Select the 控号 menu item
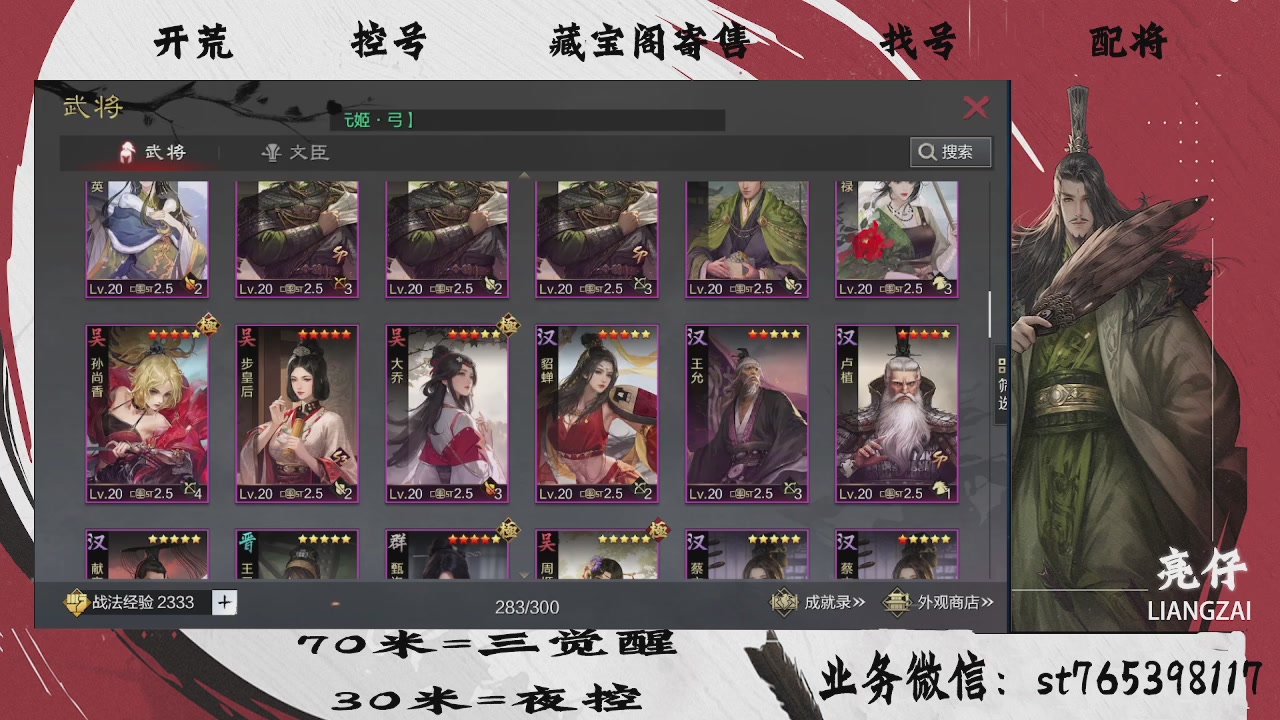The image size is (1280, 720). point(388,42)
